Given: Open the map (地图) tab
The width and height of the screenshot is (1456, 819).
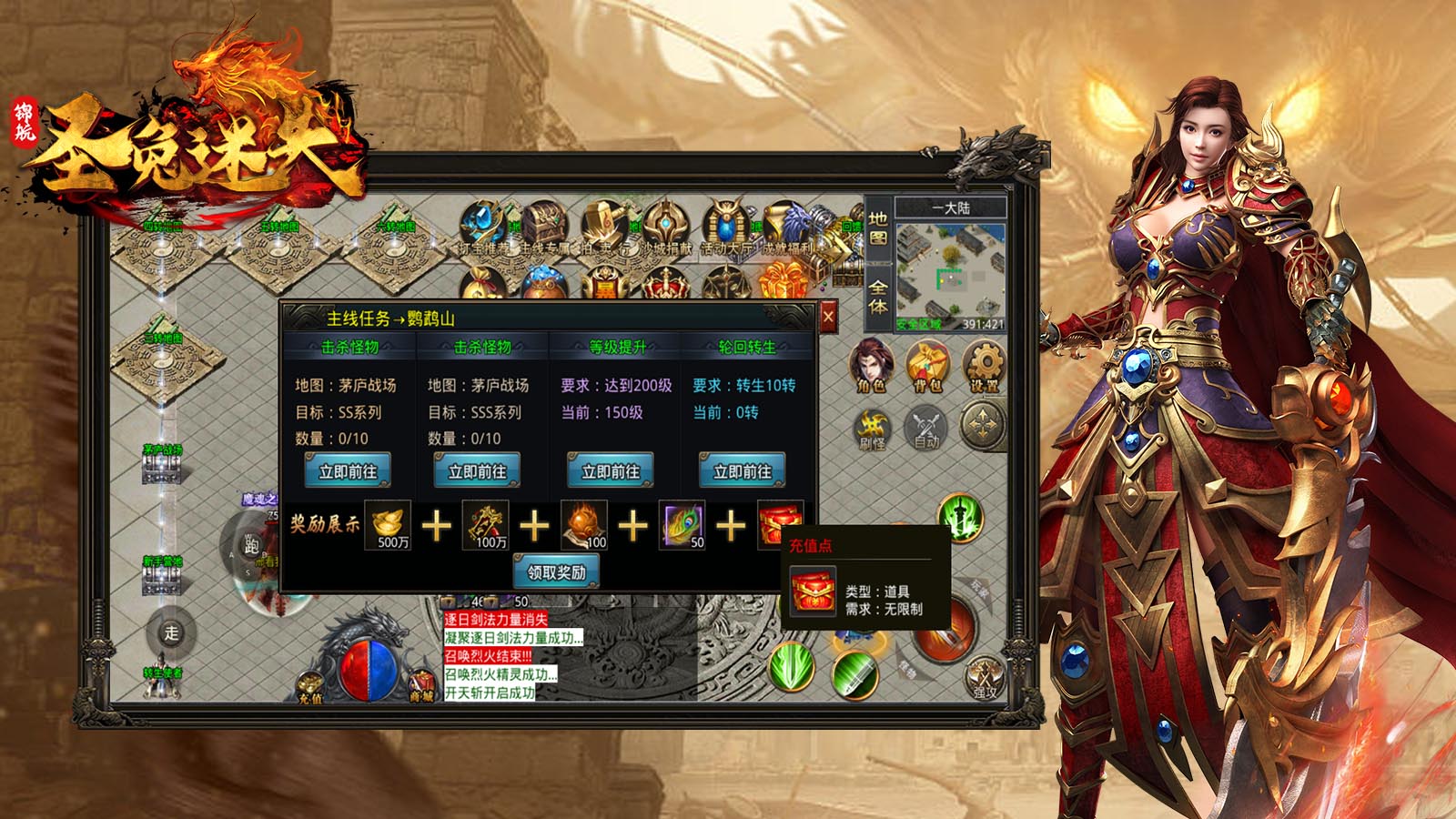Looking at the screenshot, I should click(878, 228).
